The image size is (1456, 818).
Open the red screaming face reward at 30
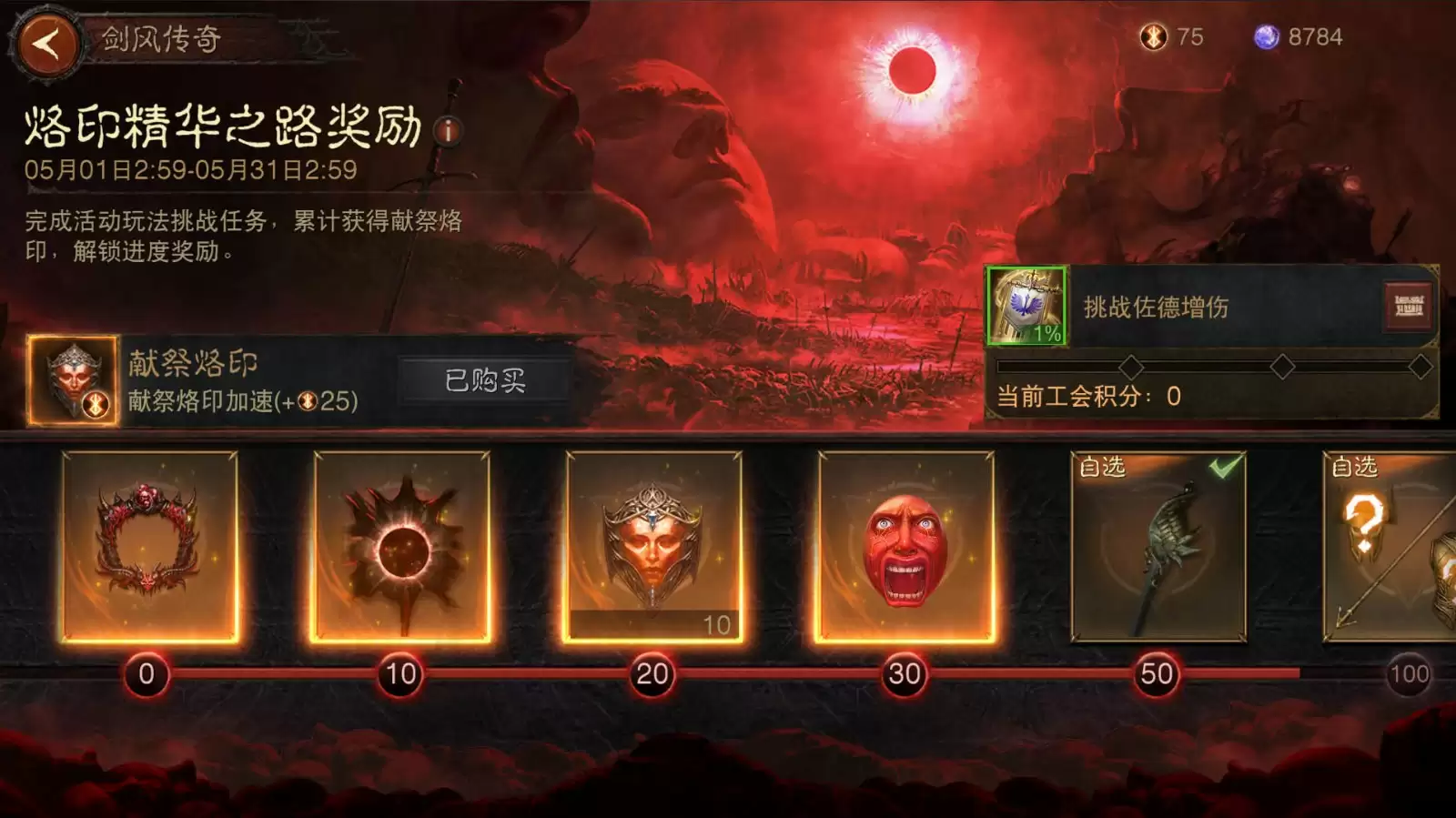905,548
